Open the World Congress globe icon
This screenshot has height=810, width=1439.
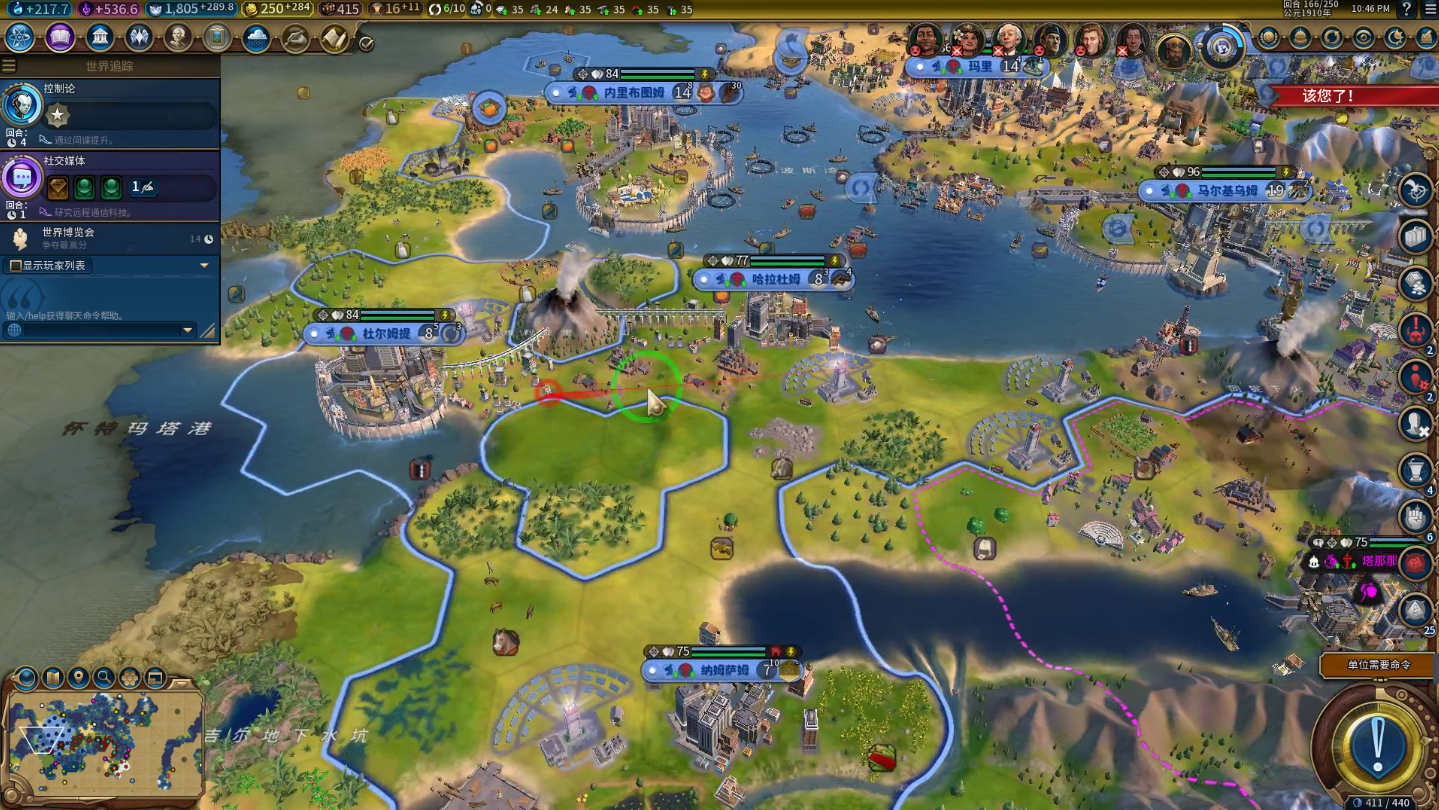point(1221,47)
